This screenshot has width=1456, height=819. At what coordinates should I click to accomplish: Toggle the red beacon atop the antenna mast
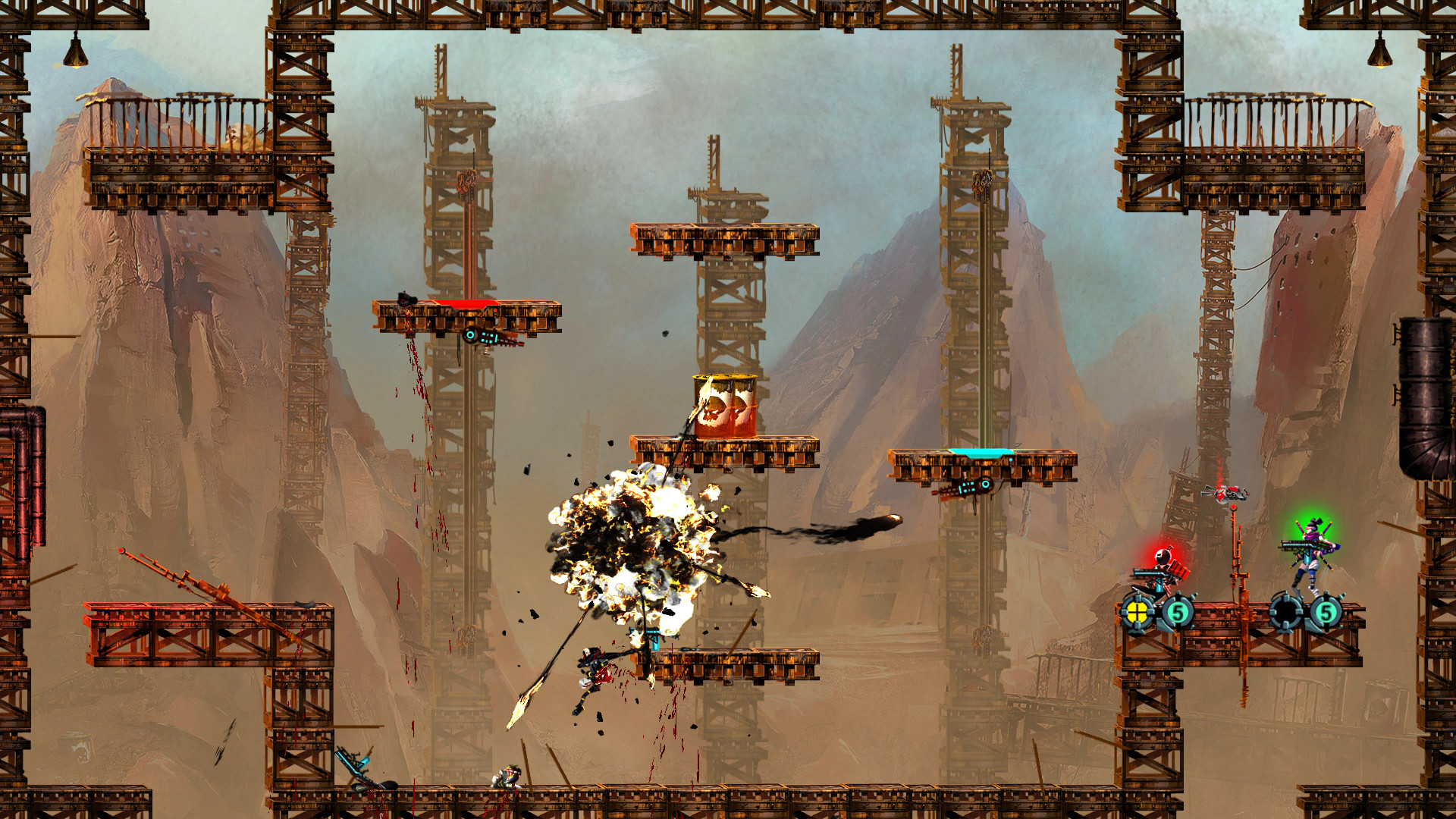click(1233, 507)
